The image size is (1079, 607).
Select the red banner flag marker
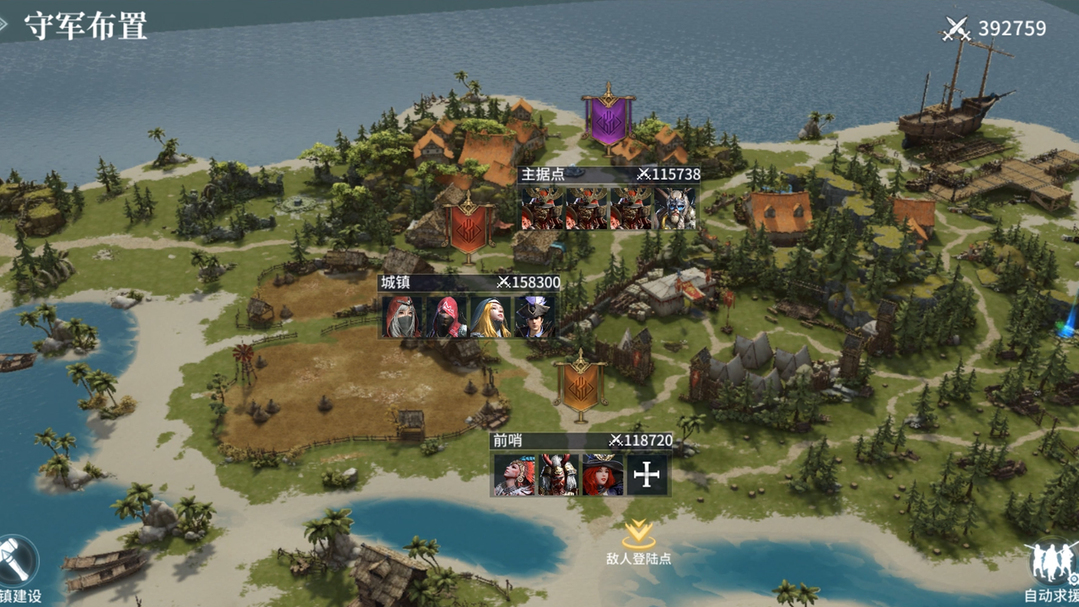(468, 225)
